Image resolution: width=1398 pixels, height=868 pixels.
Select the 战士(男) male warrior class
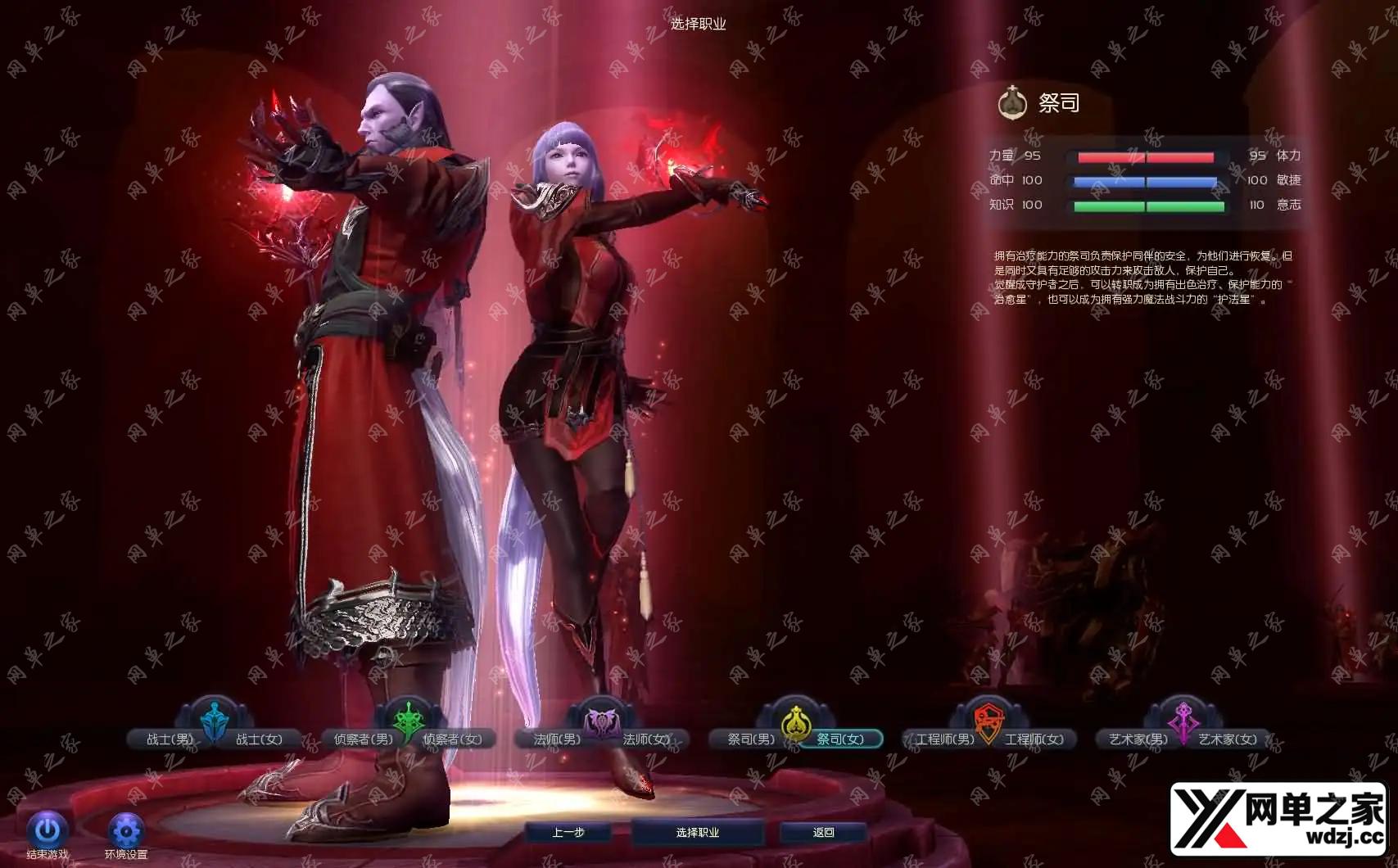pyautogui.click(x=169, y=739)
